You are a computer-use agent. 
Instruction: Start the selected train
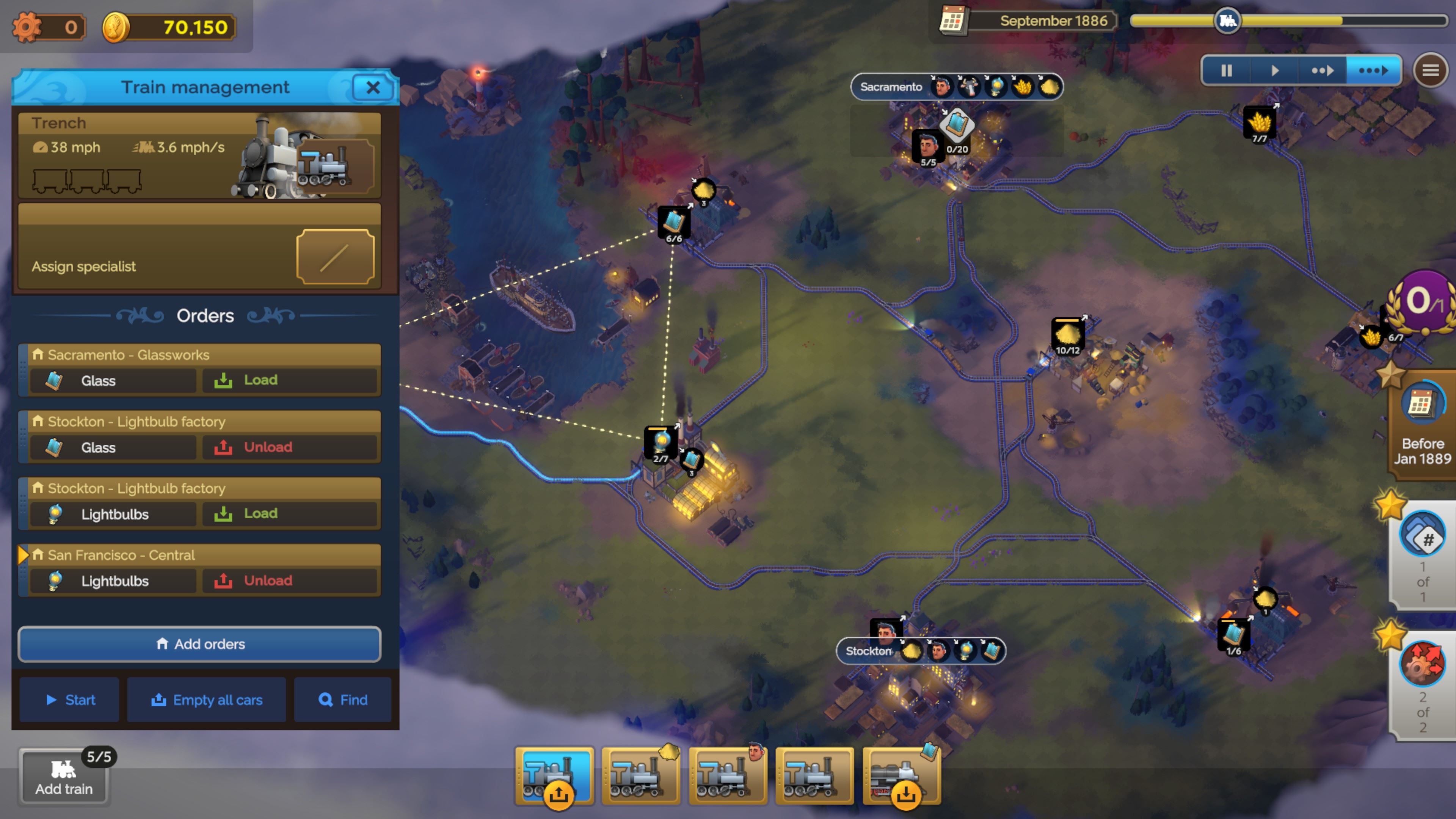[70, 700]
